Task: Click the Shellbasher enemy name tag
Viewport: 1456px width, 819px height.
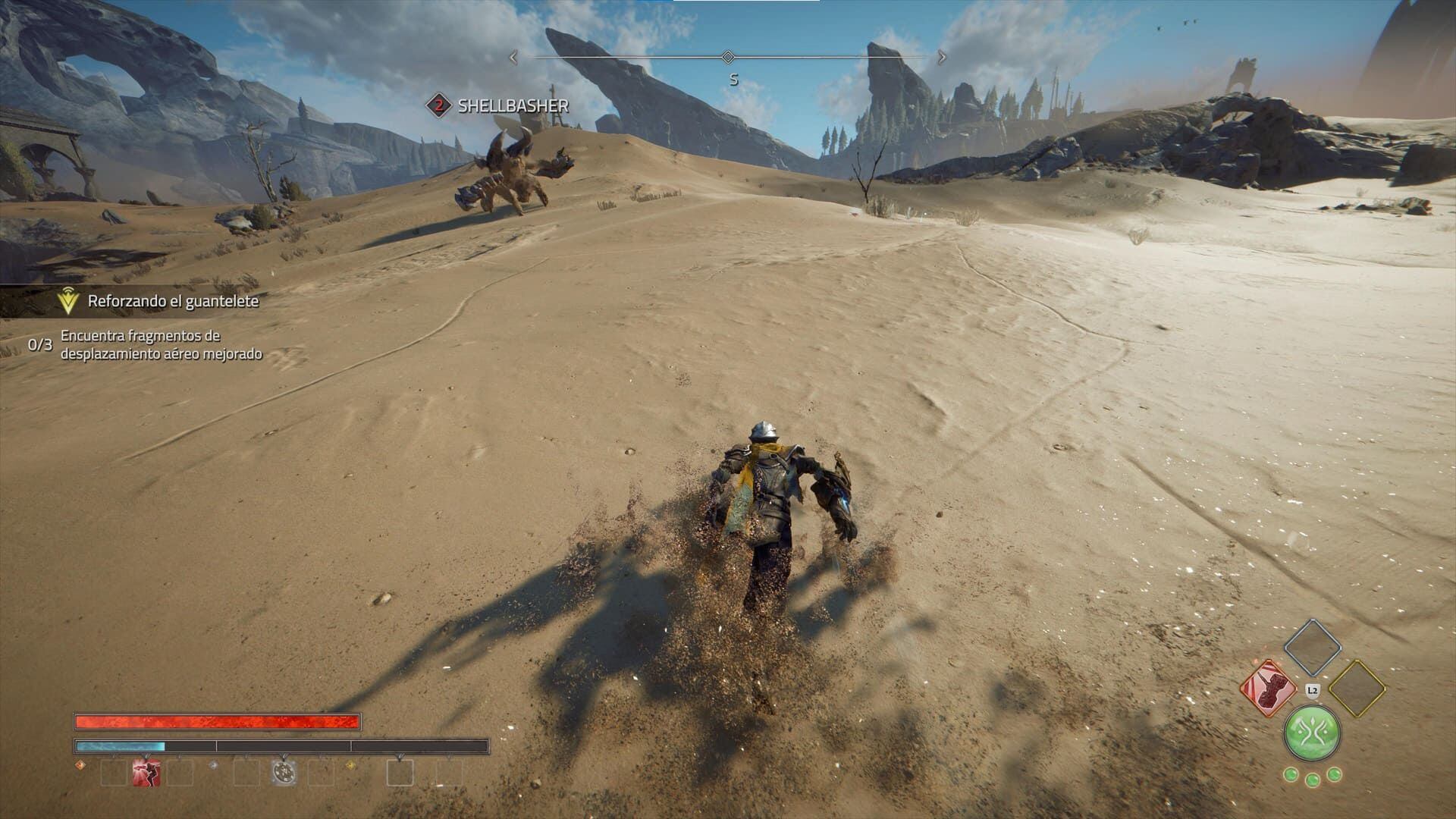Action: tap(513, 105)
